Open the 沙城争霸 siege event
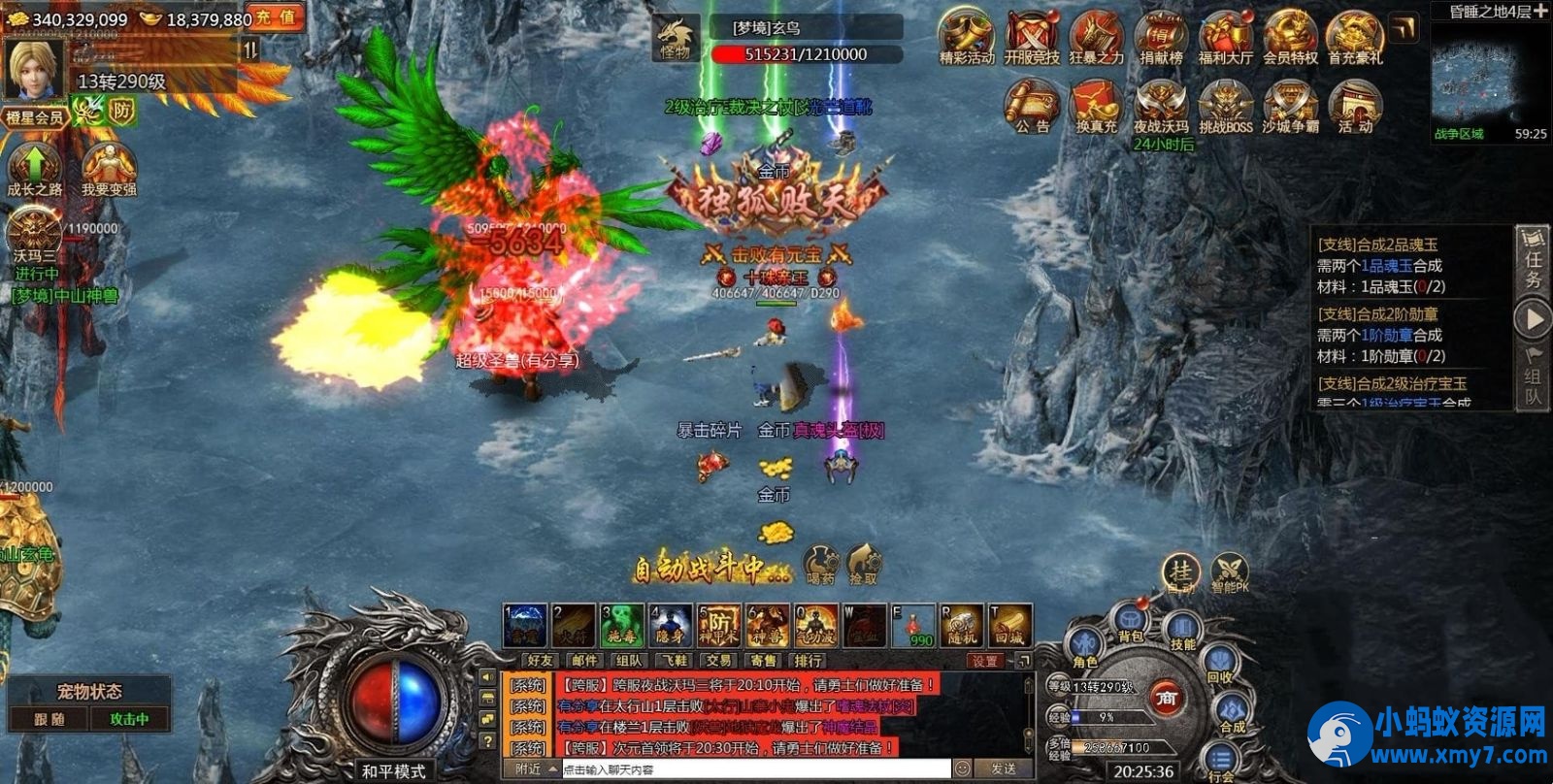This screenshot has height=784, width=1553. point(1290,107)
